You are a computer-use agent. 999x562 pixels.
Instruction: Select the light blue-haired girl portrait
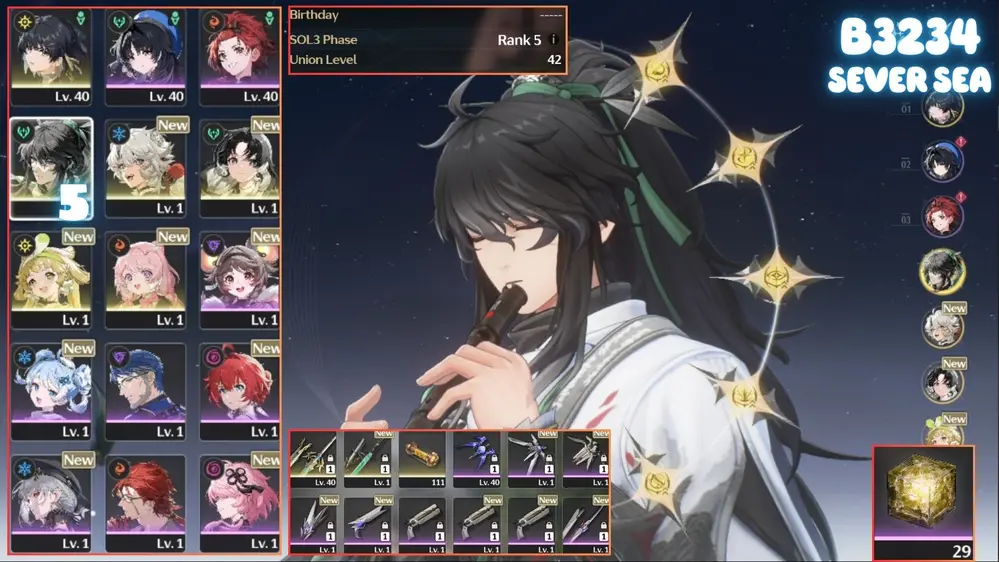(x=50, y=392)
